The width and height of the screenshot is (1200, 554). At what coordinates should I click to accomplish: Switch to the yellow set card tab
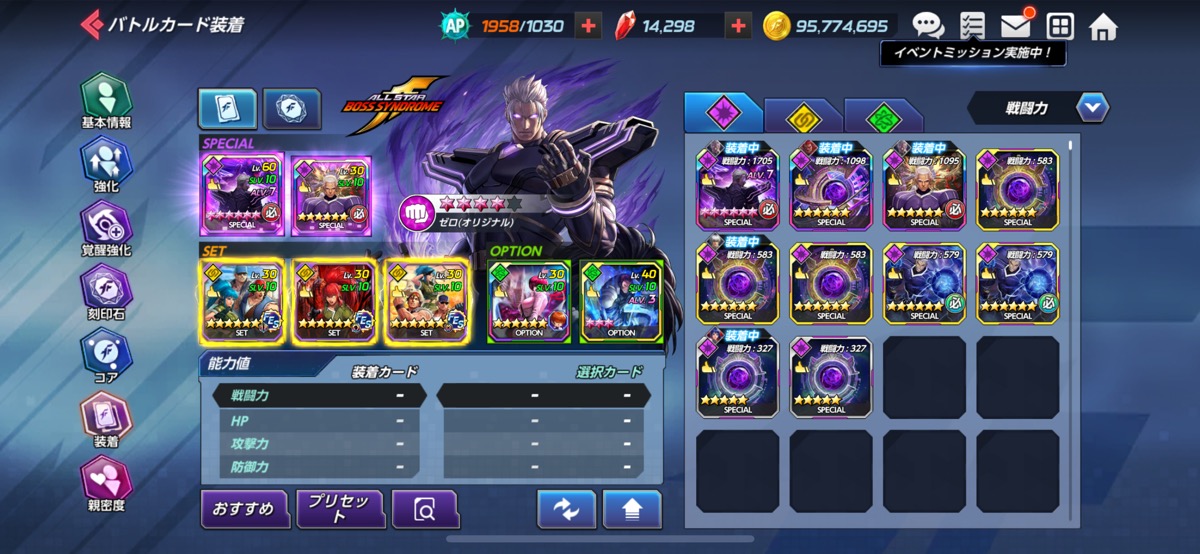click(802, 116)
